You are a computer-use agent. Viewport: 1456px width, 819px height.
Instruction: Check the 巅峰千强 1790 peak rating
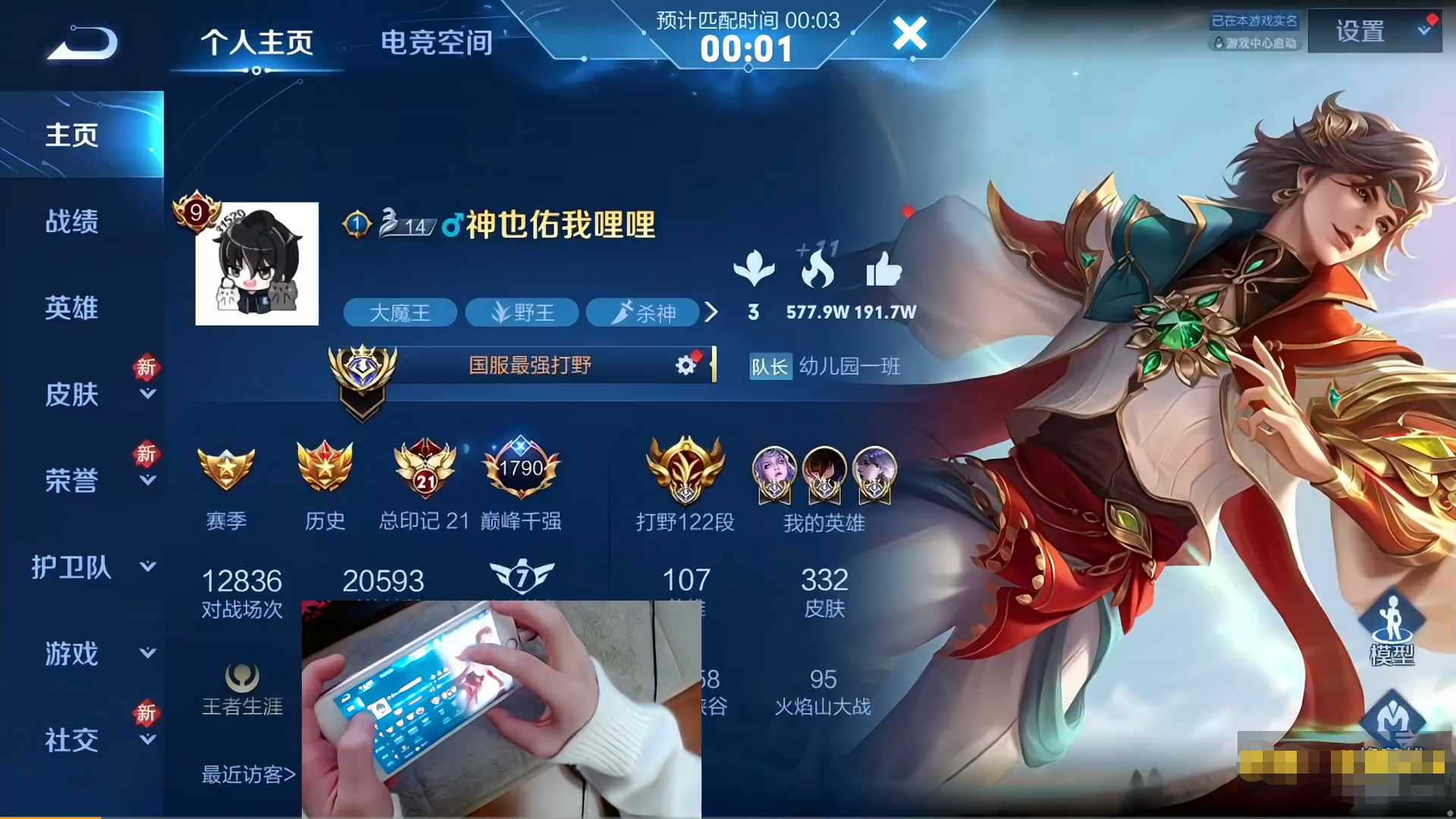[522, 468]
